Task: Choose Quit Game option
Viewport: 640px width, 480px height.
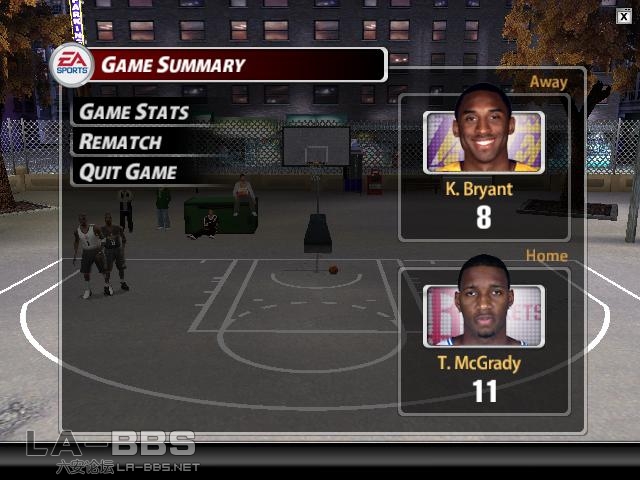Action: point(128,172)
